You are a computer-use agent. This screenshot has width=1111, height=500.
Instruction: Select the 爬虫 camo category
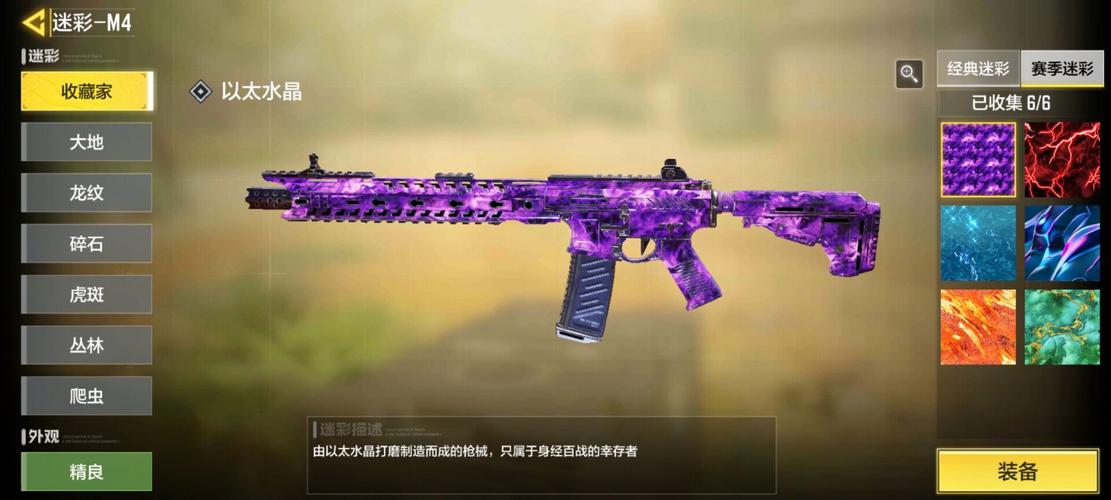pos(87,396)
